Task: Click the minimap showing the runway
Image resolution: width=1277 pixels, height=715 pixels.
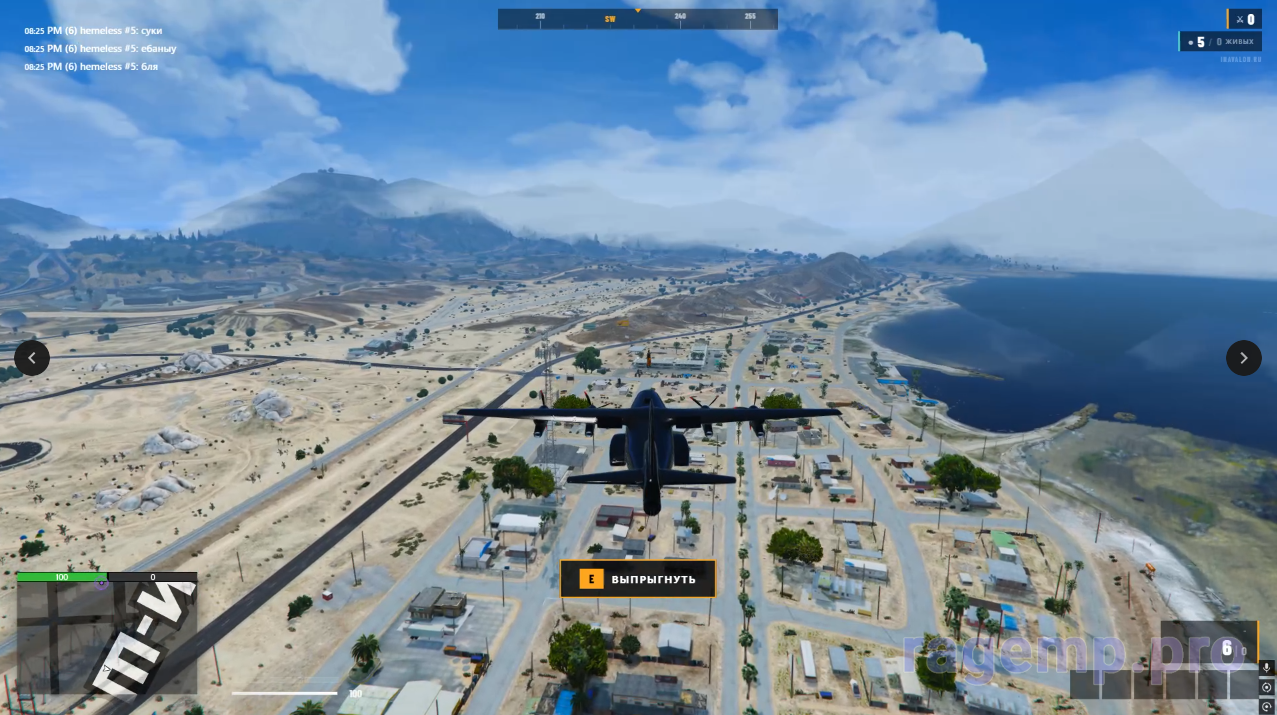Action: click(107, 638)
